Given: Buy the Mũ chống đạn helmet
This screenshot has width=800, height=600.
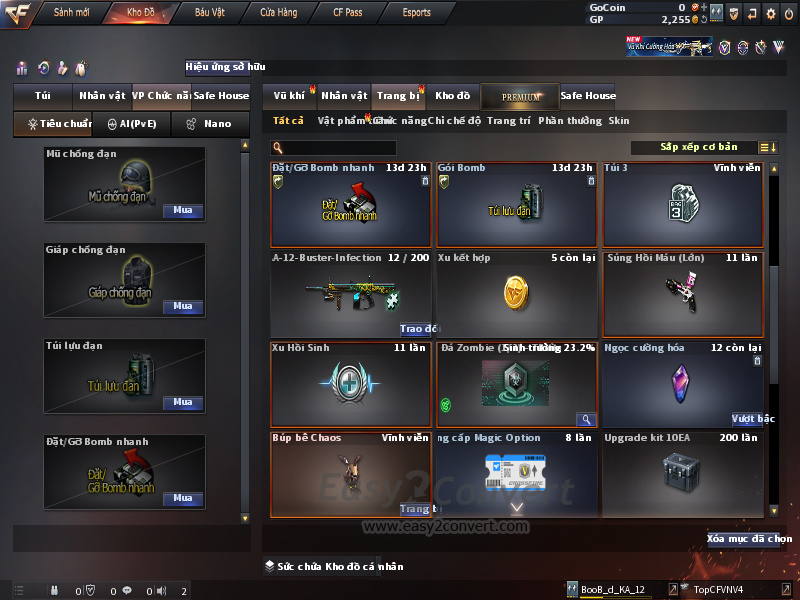Looking at the screenshot, I should coord(182,211).
